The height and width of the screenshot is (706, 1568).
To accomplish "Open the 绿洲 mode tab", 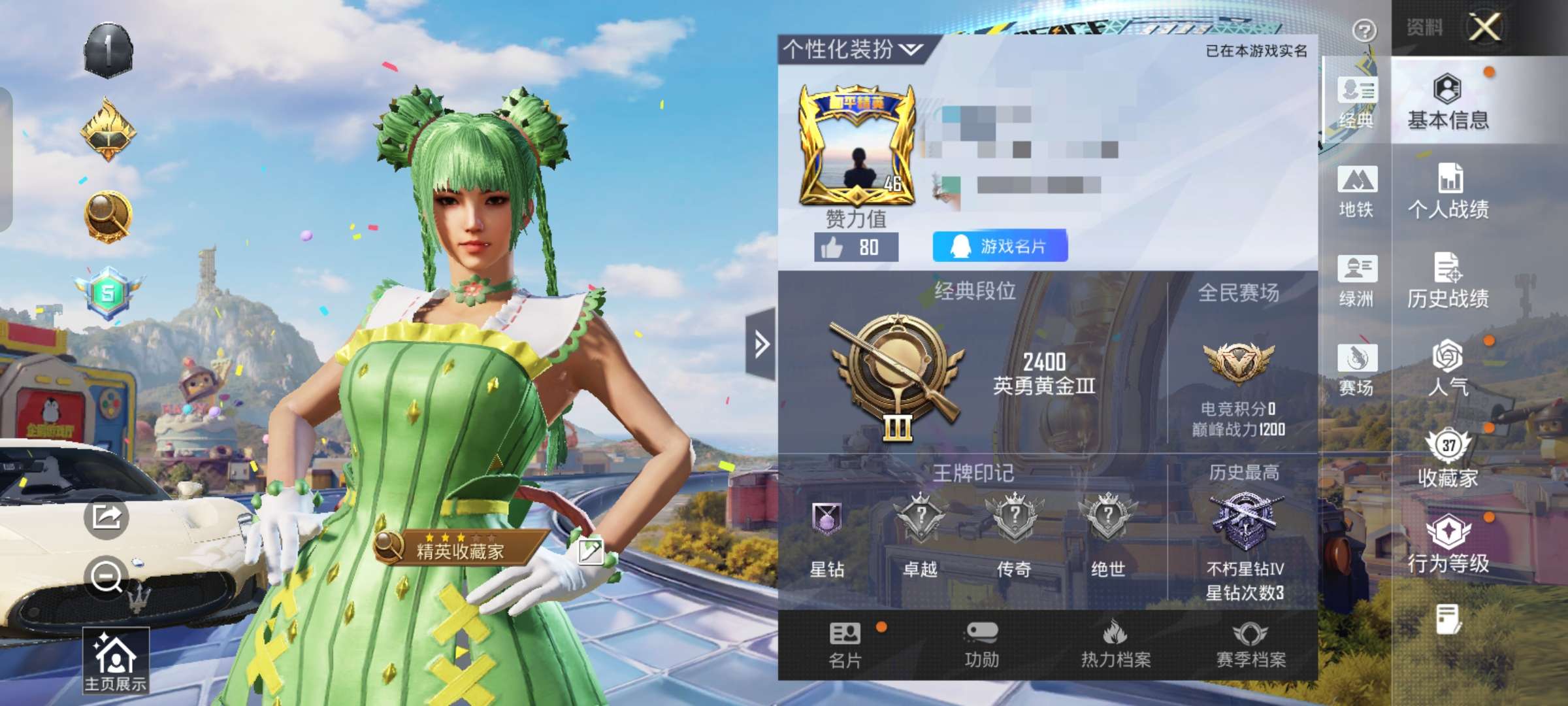I will (x=1358, y=281).
